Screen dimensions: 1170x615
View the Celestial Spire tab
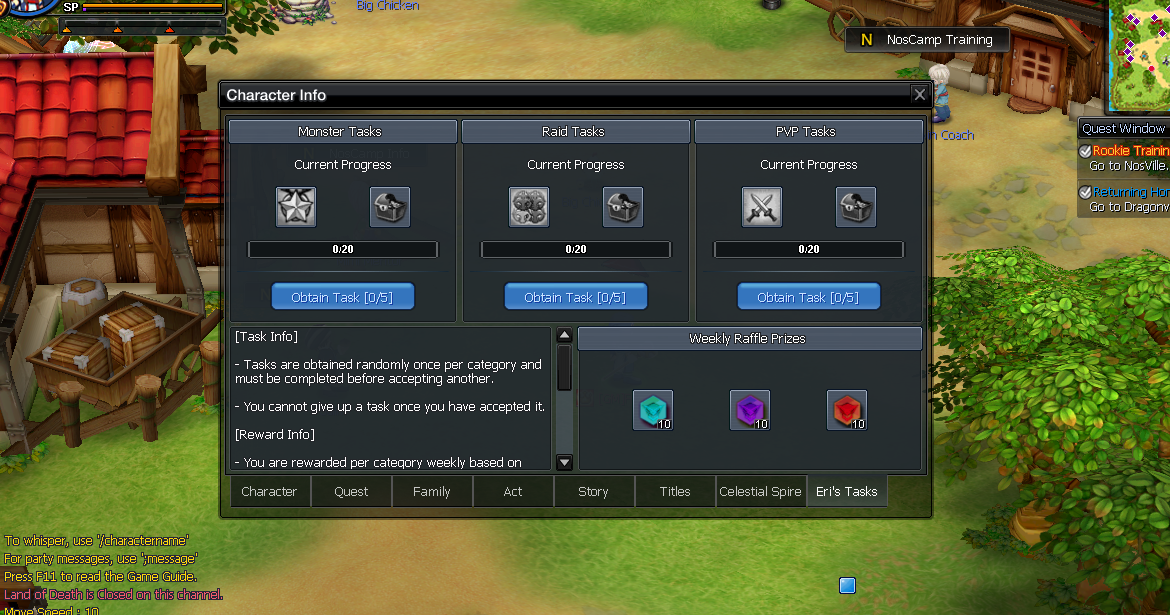pyautogui.click(x=760, y=491)
